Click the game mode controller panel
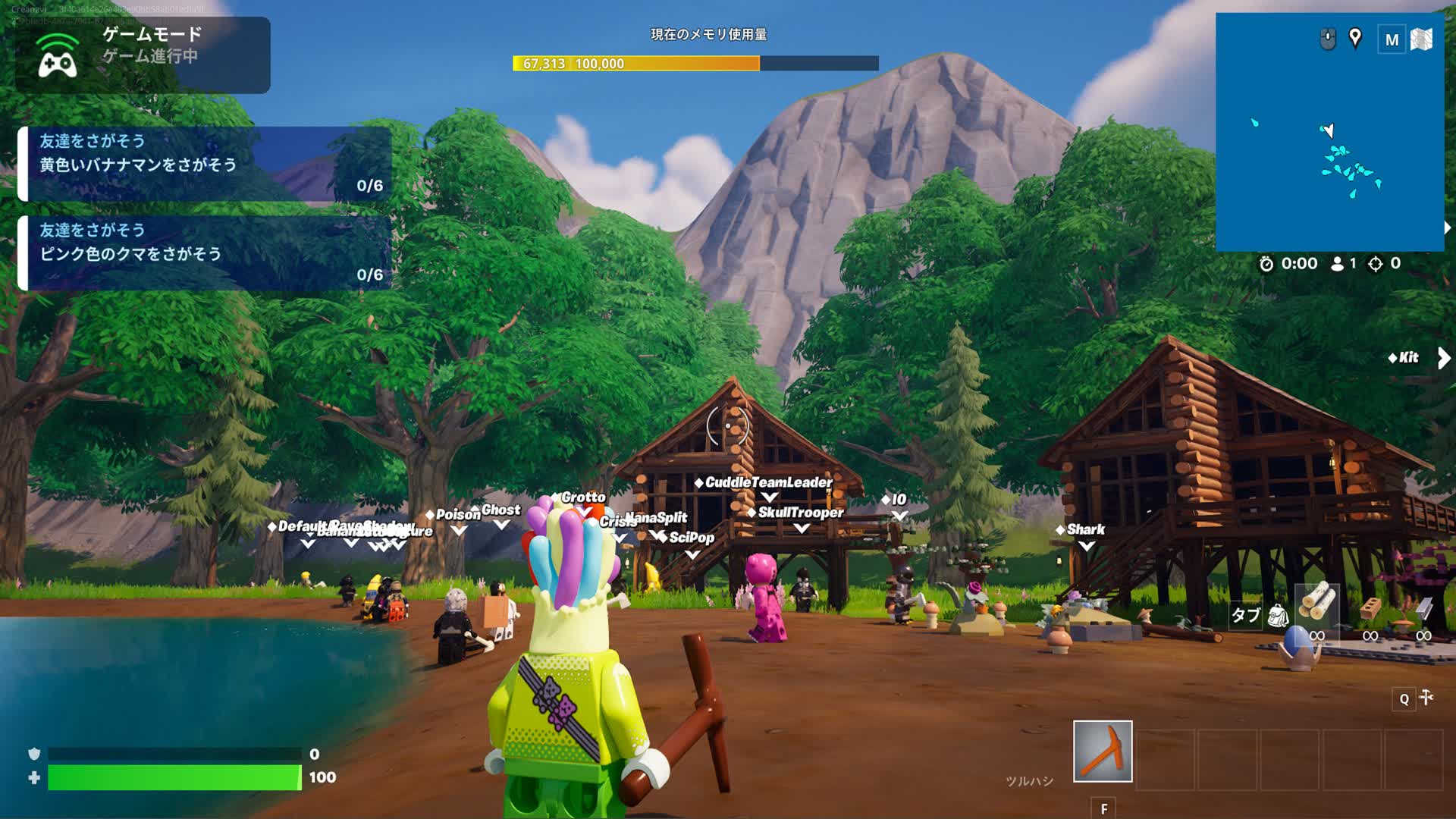Screen dimensions: 1456x819 pos(143,55)
